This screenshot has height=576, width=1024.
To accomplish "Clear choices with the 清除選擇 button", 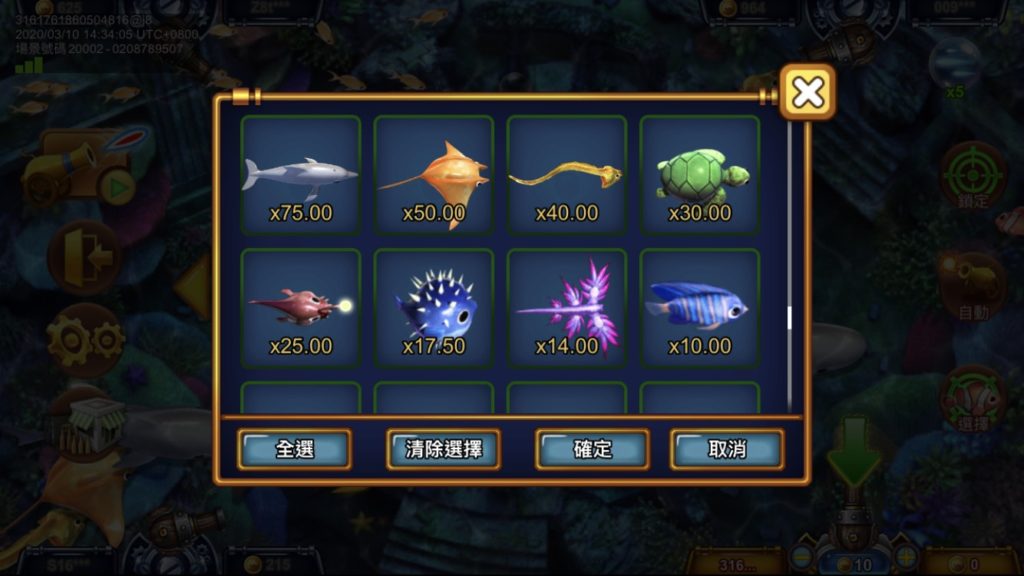I will click(x=443, y=449).
